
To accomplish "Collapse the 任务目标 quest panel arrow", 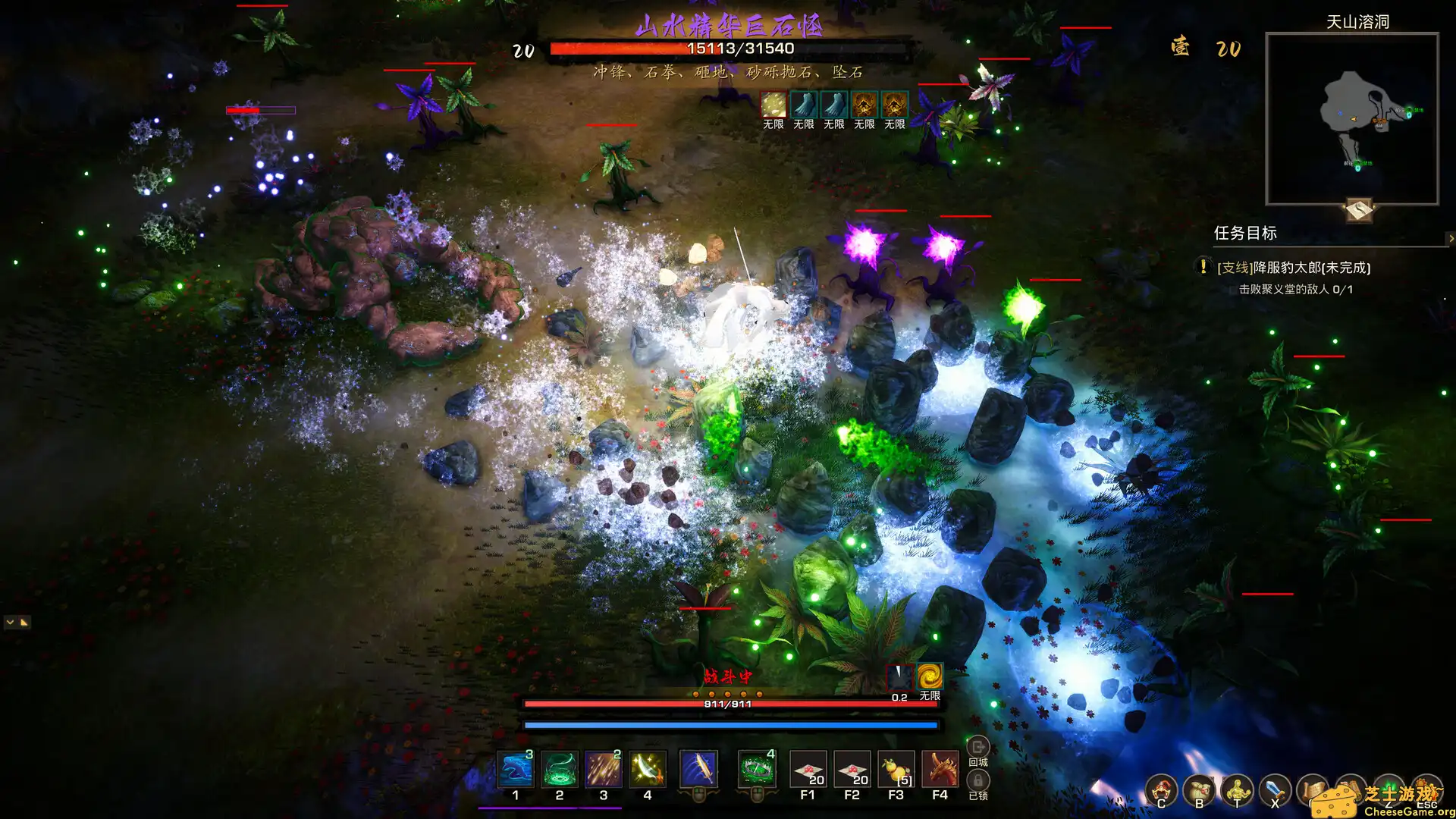I will (1451, 238).
